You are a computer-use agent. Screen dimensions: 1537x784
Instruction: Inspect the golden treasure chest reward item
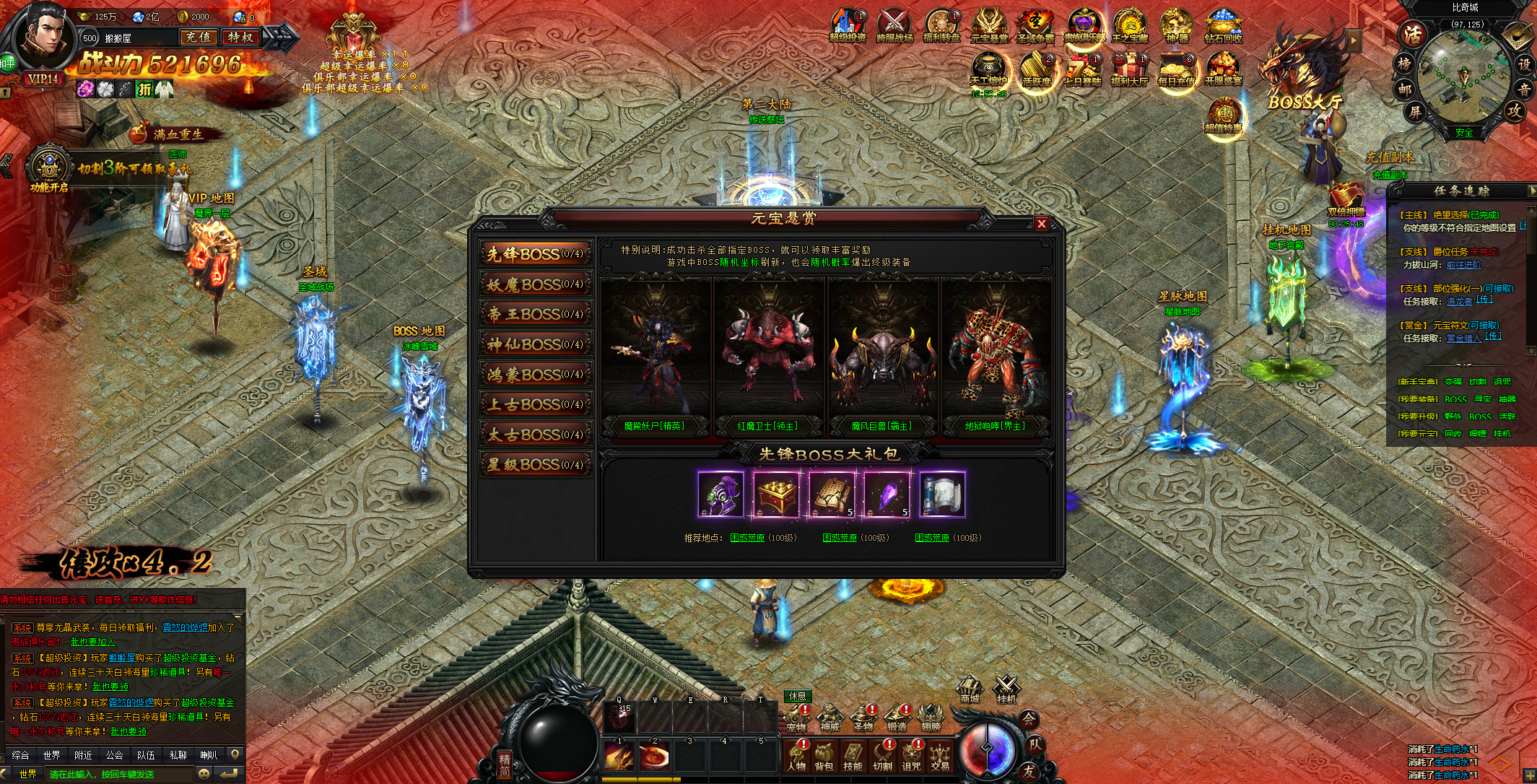[x=776, y=495]
